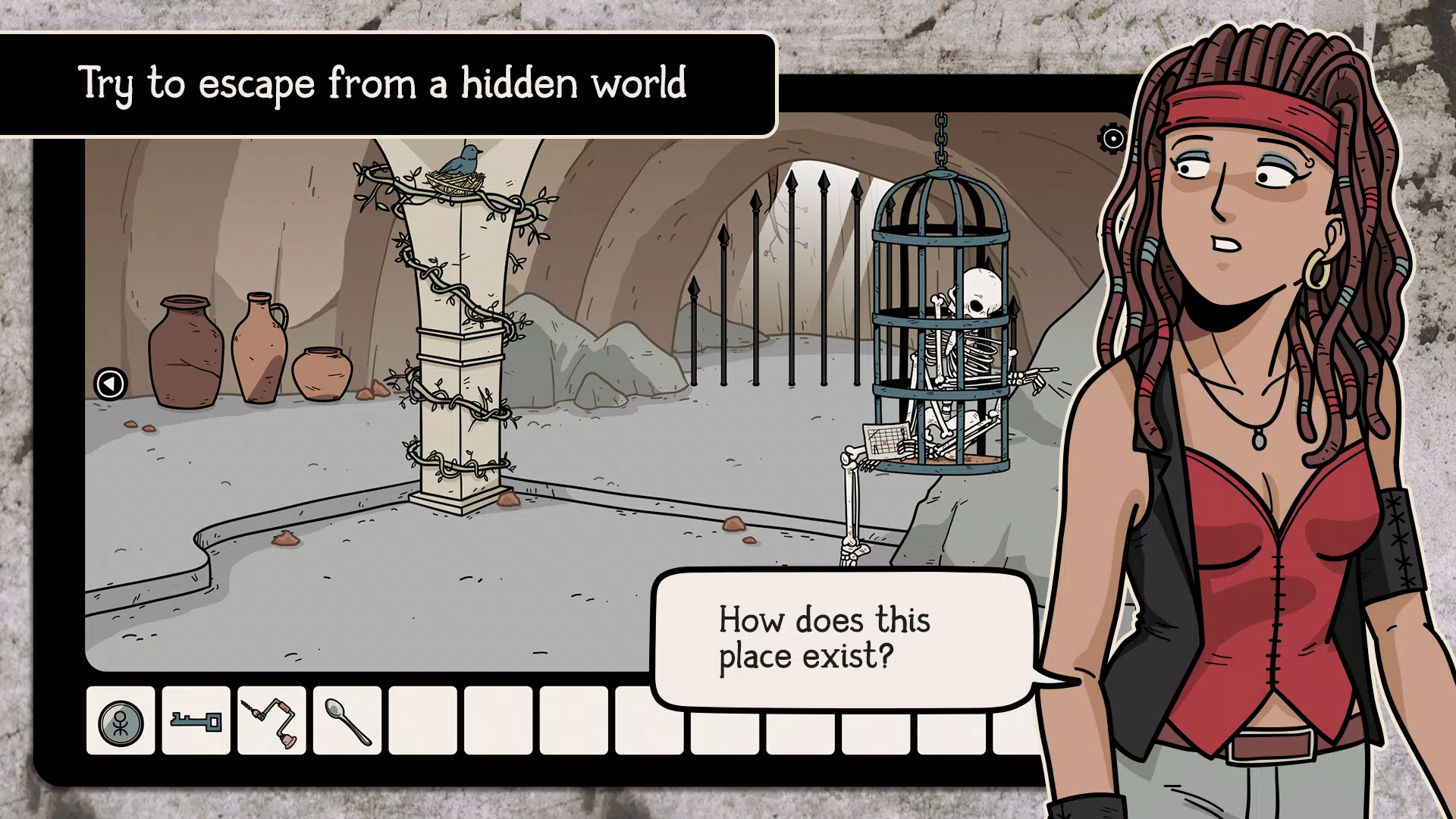This screenshot has width=1456, height=819.
Task: Open settings via the gear icon
Action: coord(1112,139)
